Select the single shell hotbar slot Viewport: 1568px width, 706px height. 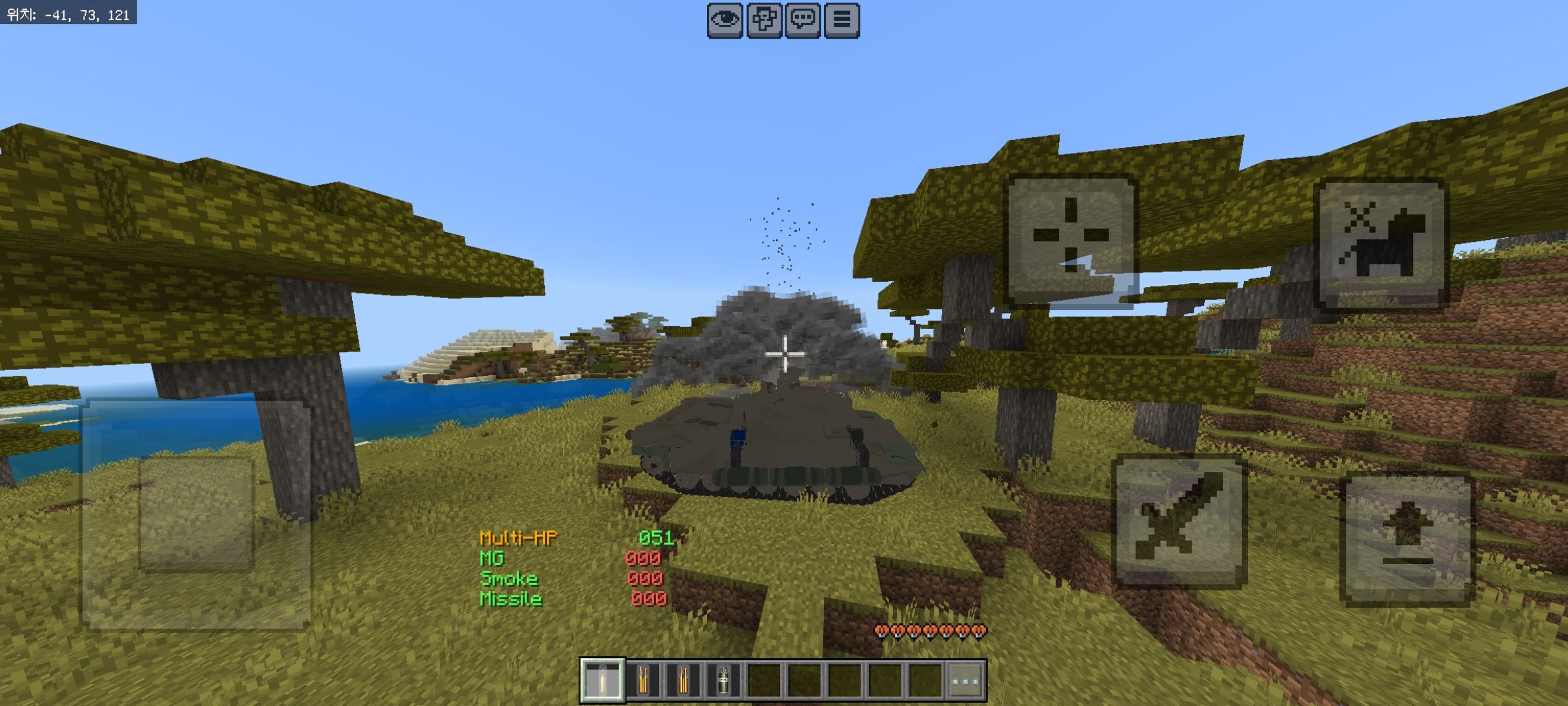tap(602, 681)
